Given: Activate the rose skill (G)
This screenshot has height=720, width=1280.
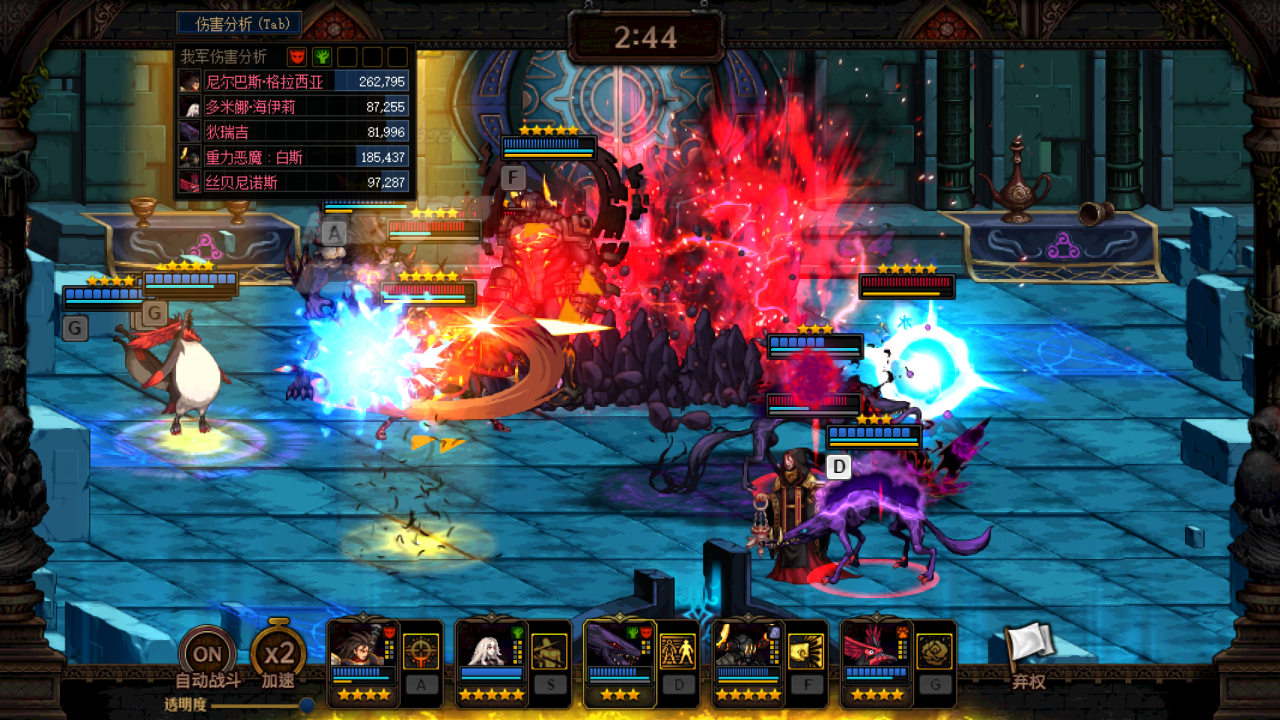Looking at the screenshot, I should coord(934,652).
